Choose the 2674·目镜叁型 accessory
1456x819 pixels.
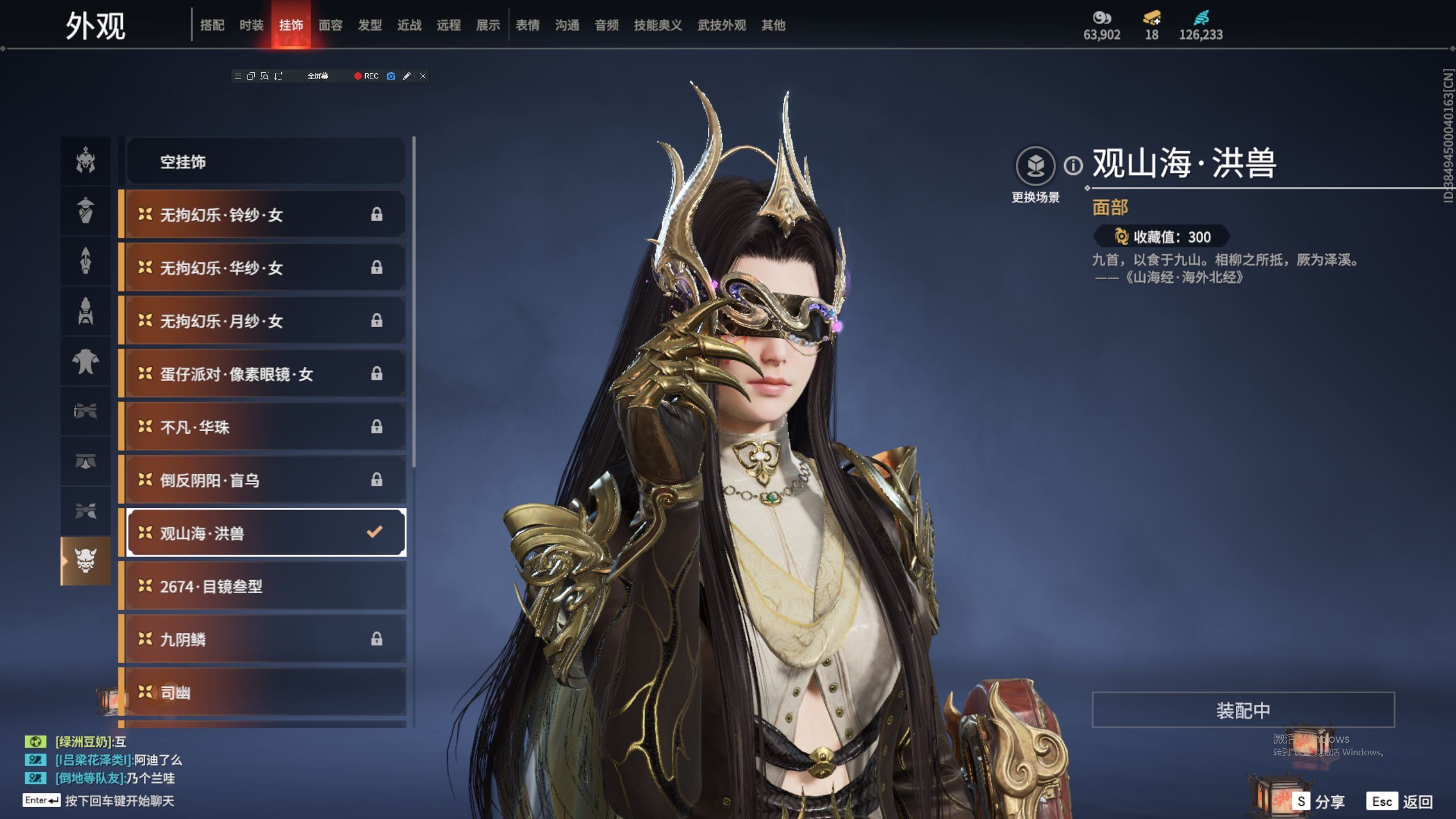(266, 586)
